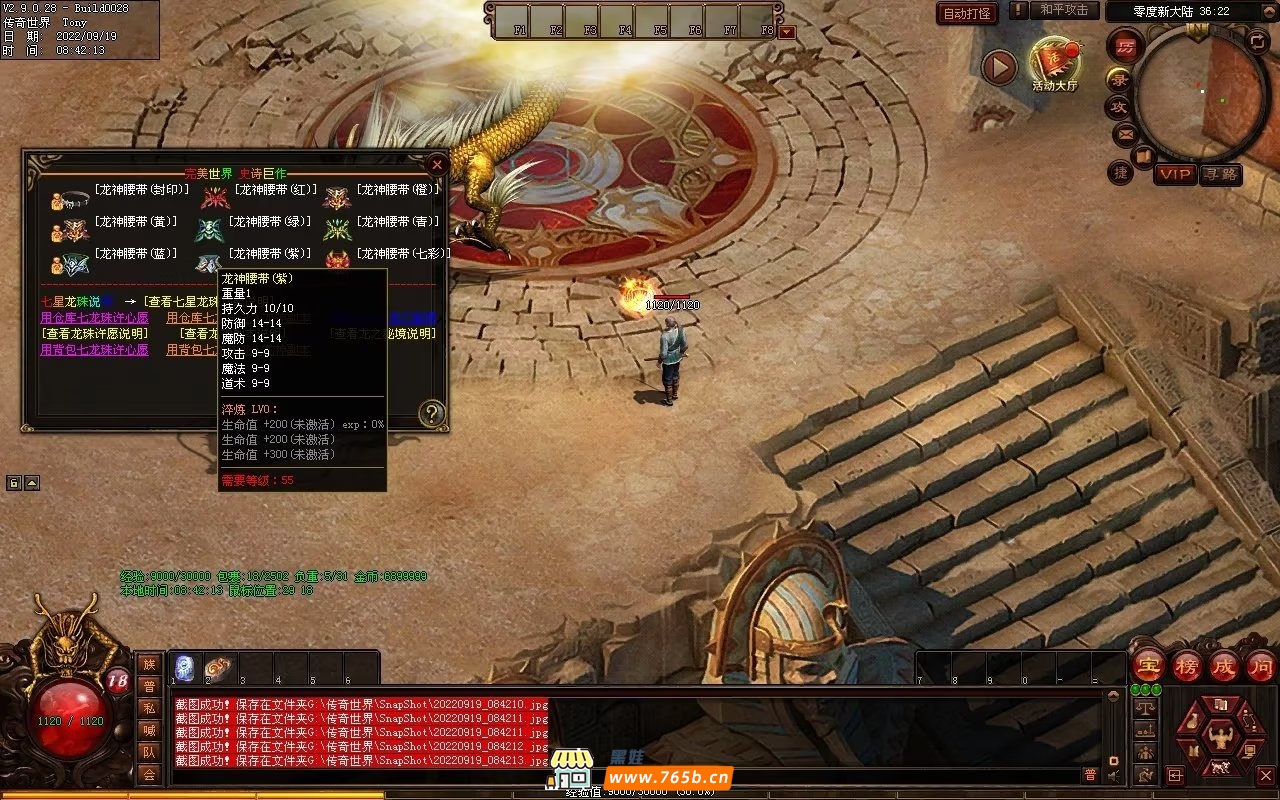The width and height of the screenshot is (1280, 800).
Task: Open the 榜 ranking button
Action: point(1187,665)
